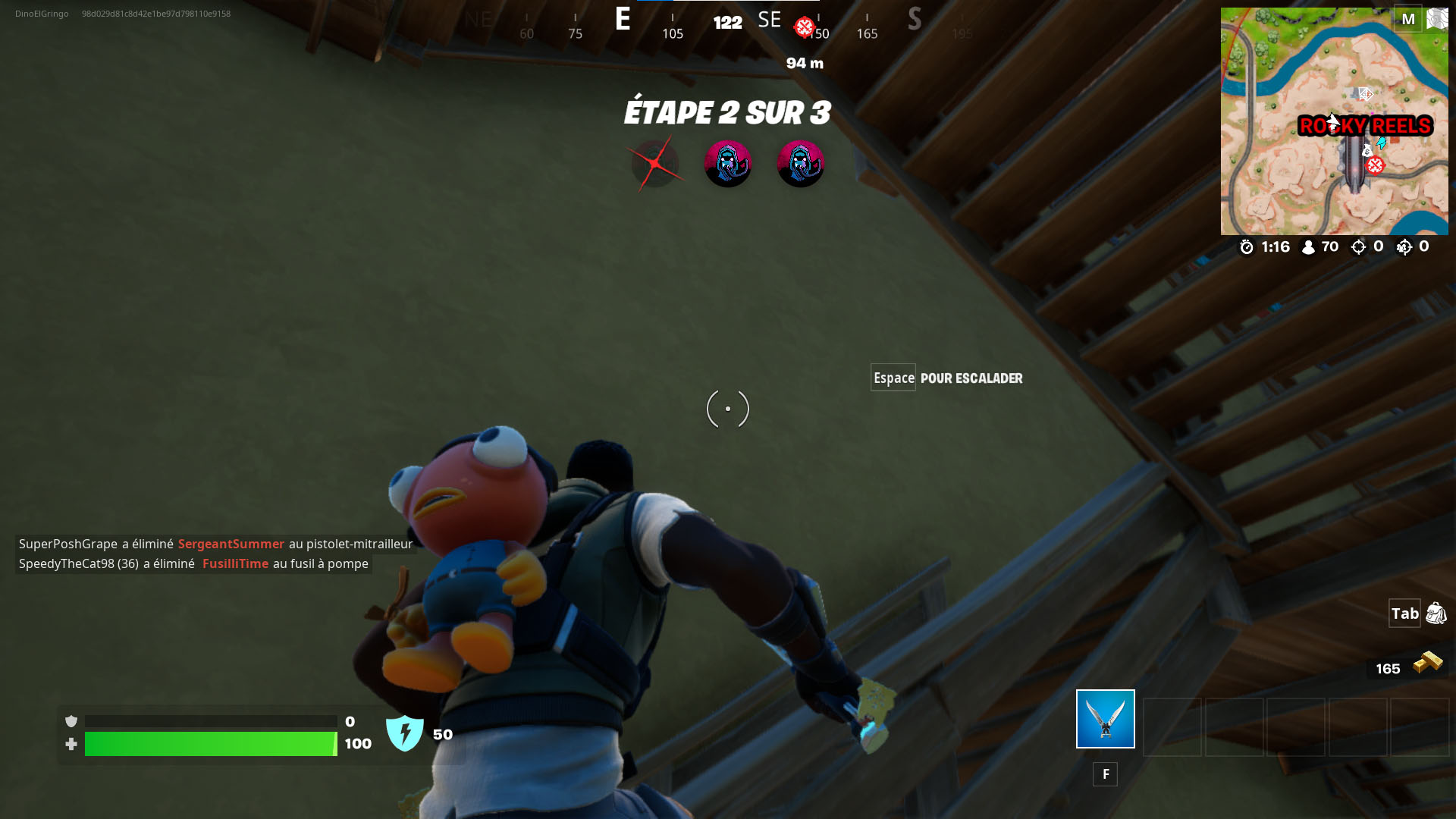Click the Espace POUR ESCALADER prompt
1456x819 pixels.
pyautogui.click(x=946, y=377)
